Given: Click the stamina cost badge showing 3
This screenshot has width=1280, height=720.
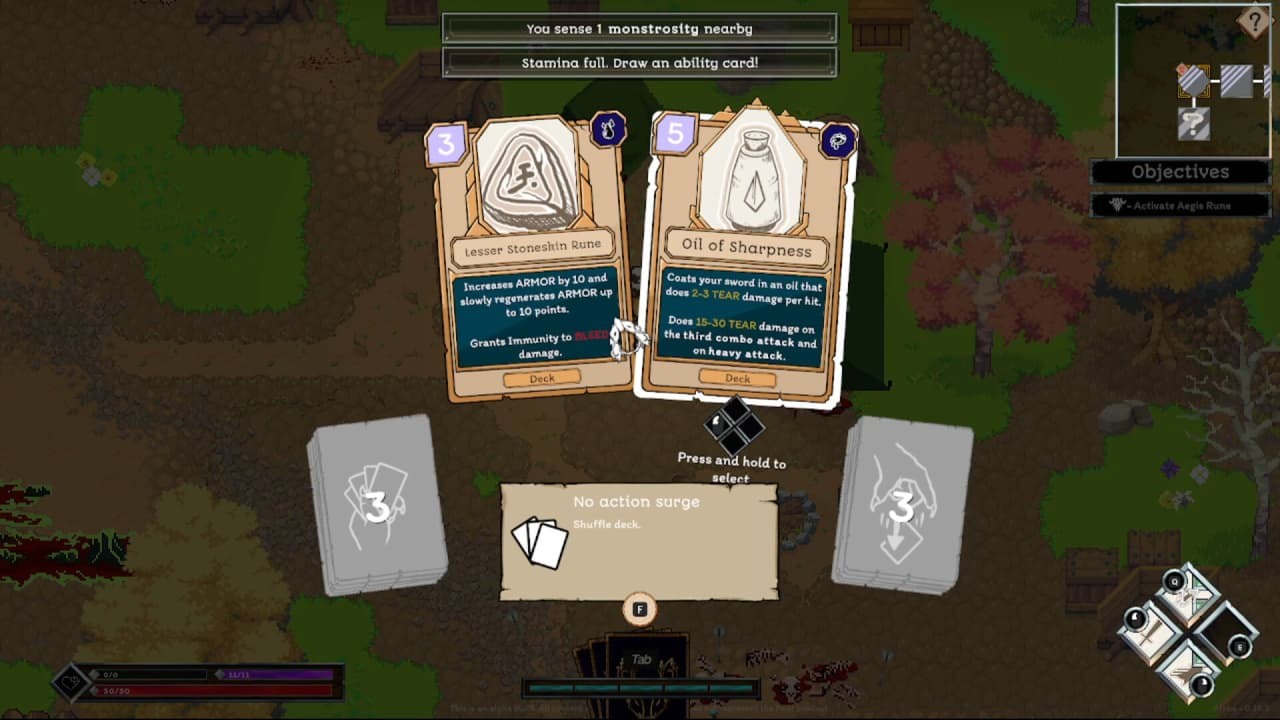Looking at the screenshot, I should click(x=447, y=142).
